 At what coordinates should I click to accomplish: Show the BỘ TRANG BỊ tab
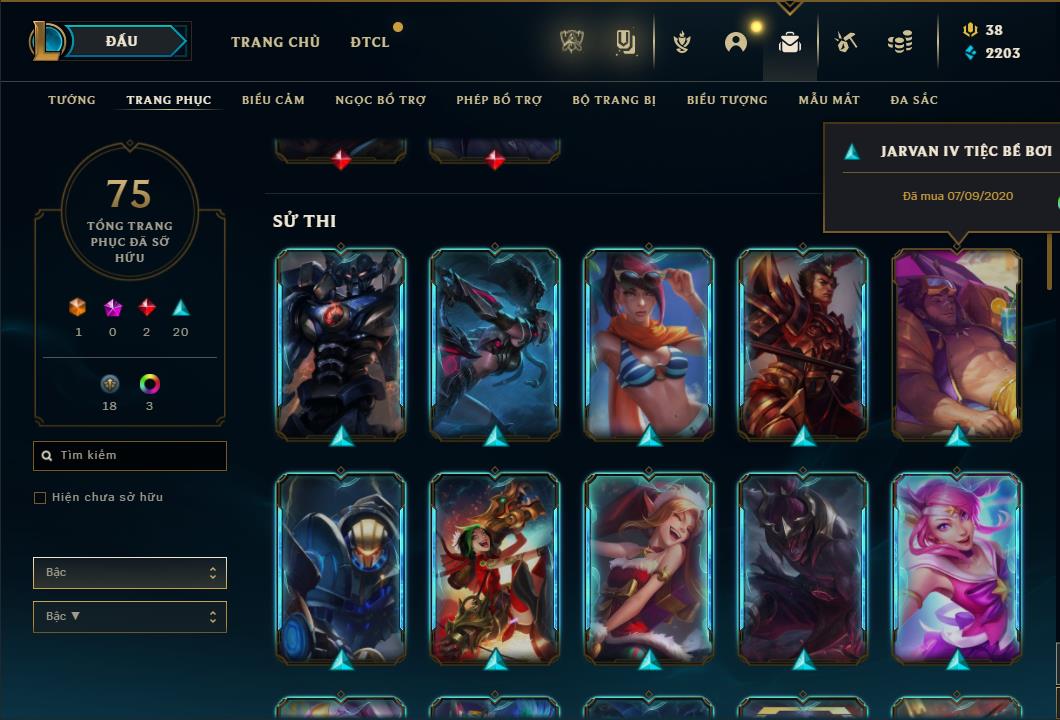(614, 100)
